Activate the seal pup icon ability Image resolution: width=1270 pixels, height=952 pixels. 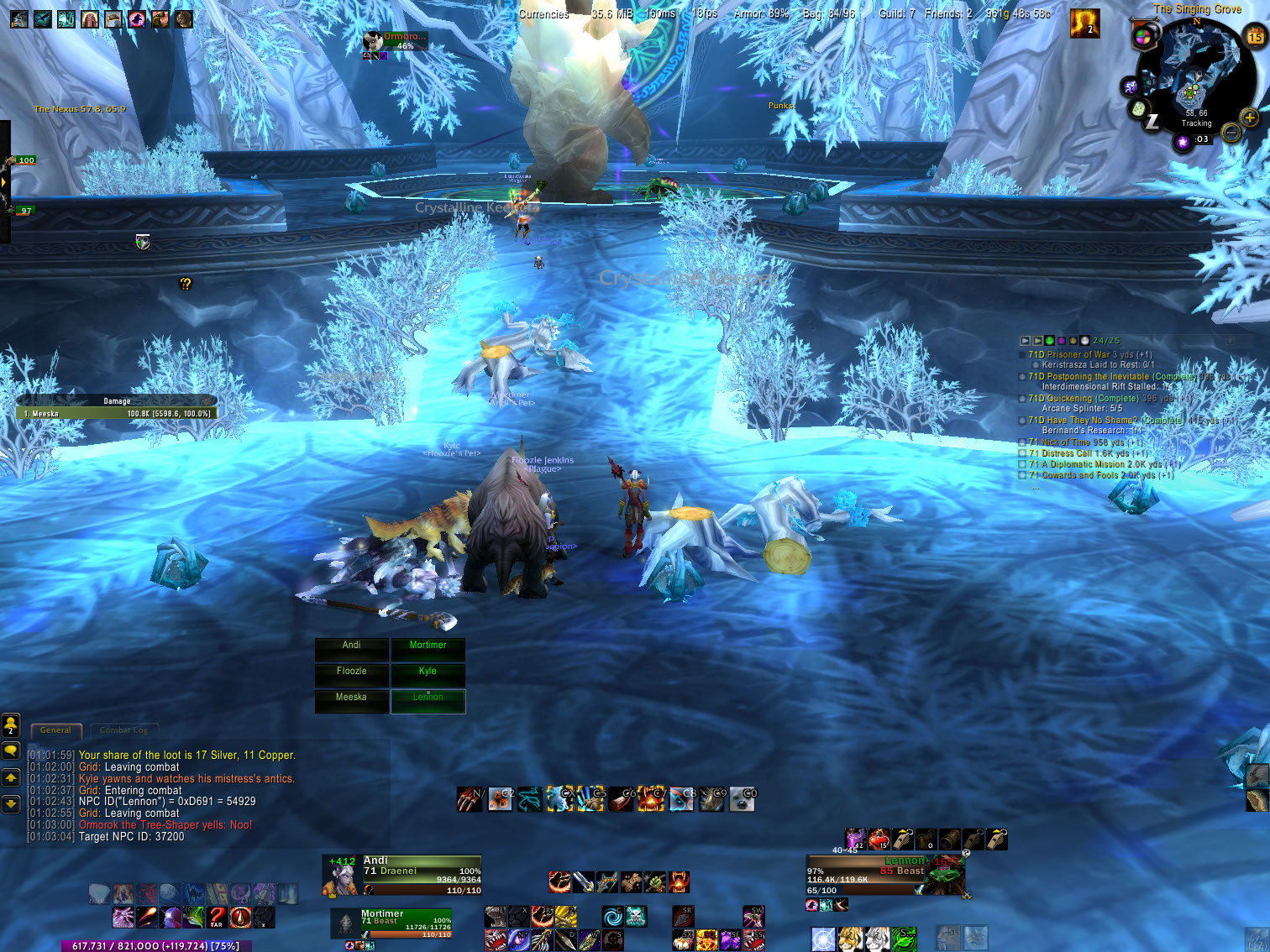pyautogui.click(x=743, y=800)
